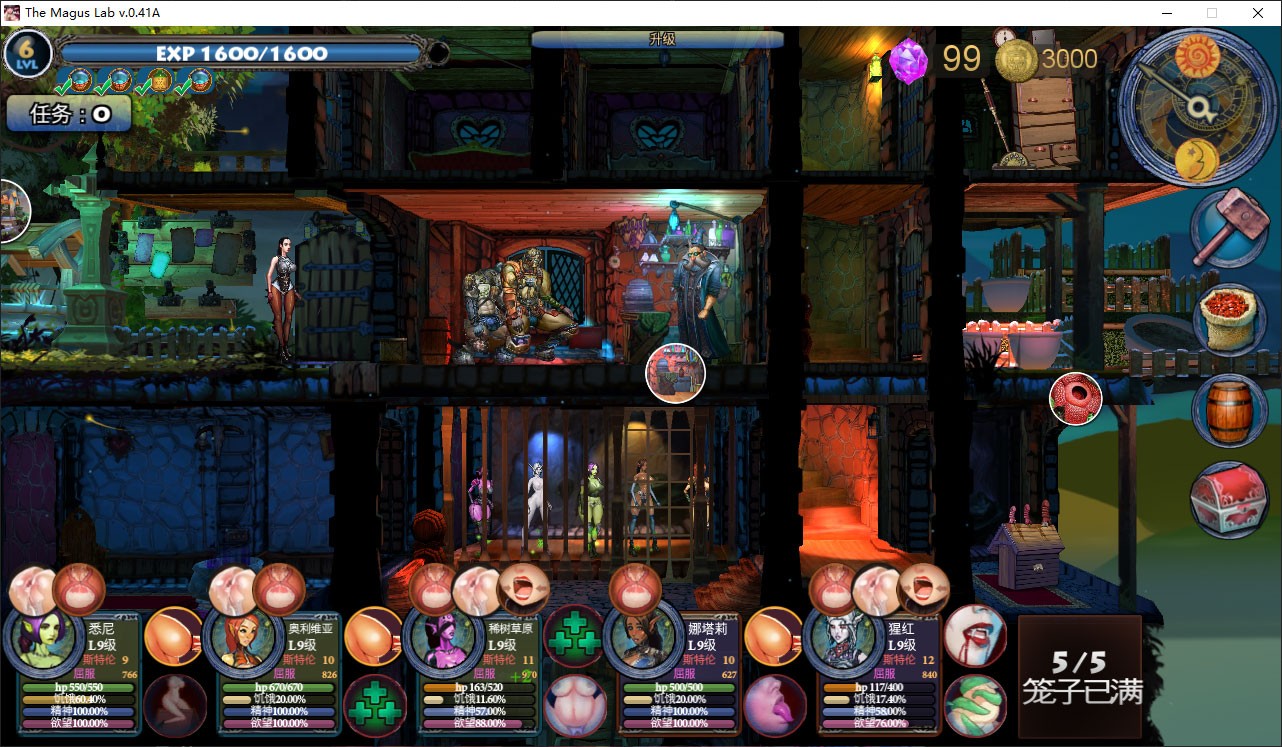1282x747 pixels.
Task: Click the 笼子已满 cage capacity panel
Action: [x=1080, y=676]
